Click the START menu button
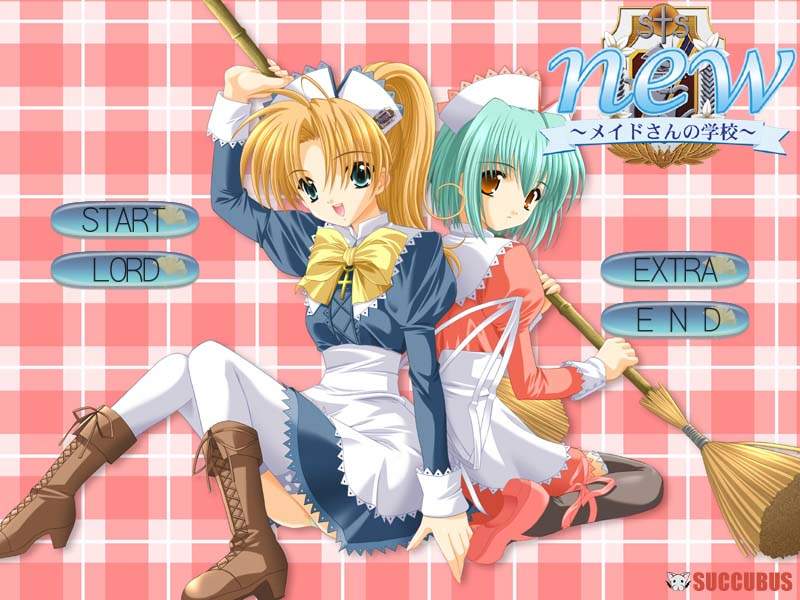This screenshot has height=600, width=800. click(x=124, y=220)
